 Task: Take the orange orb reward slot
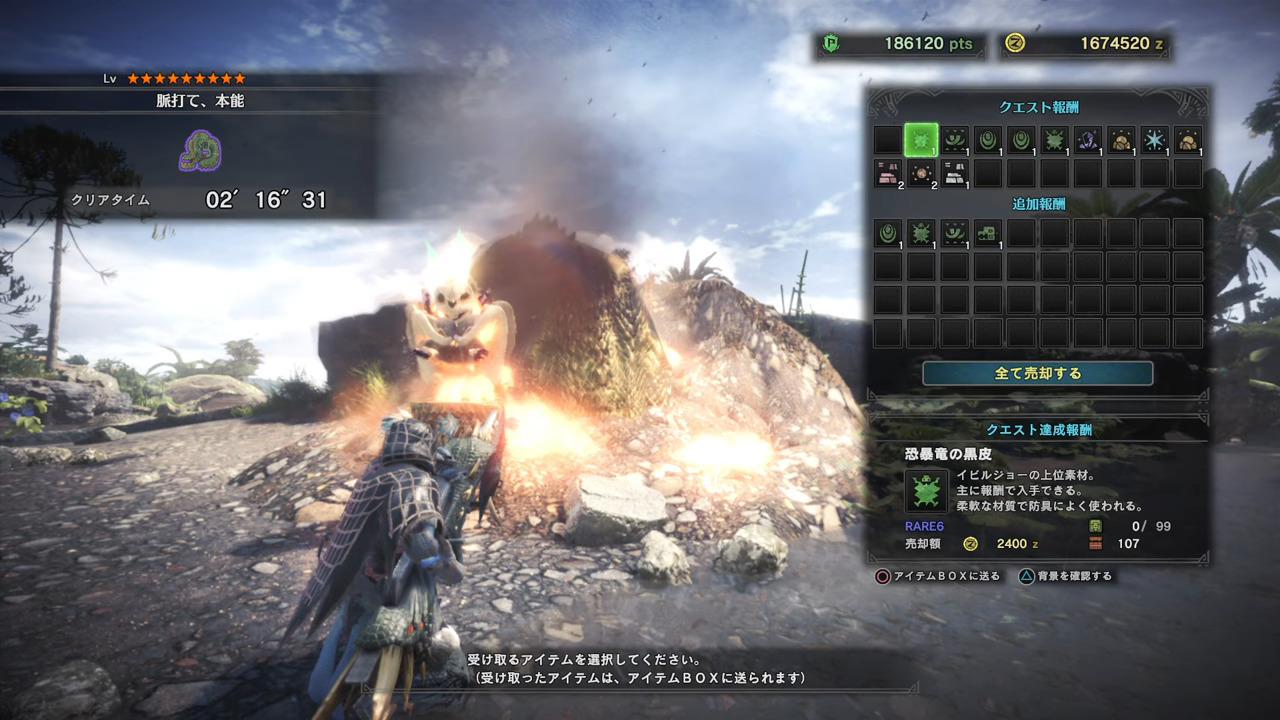(x=921, y=173)
